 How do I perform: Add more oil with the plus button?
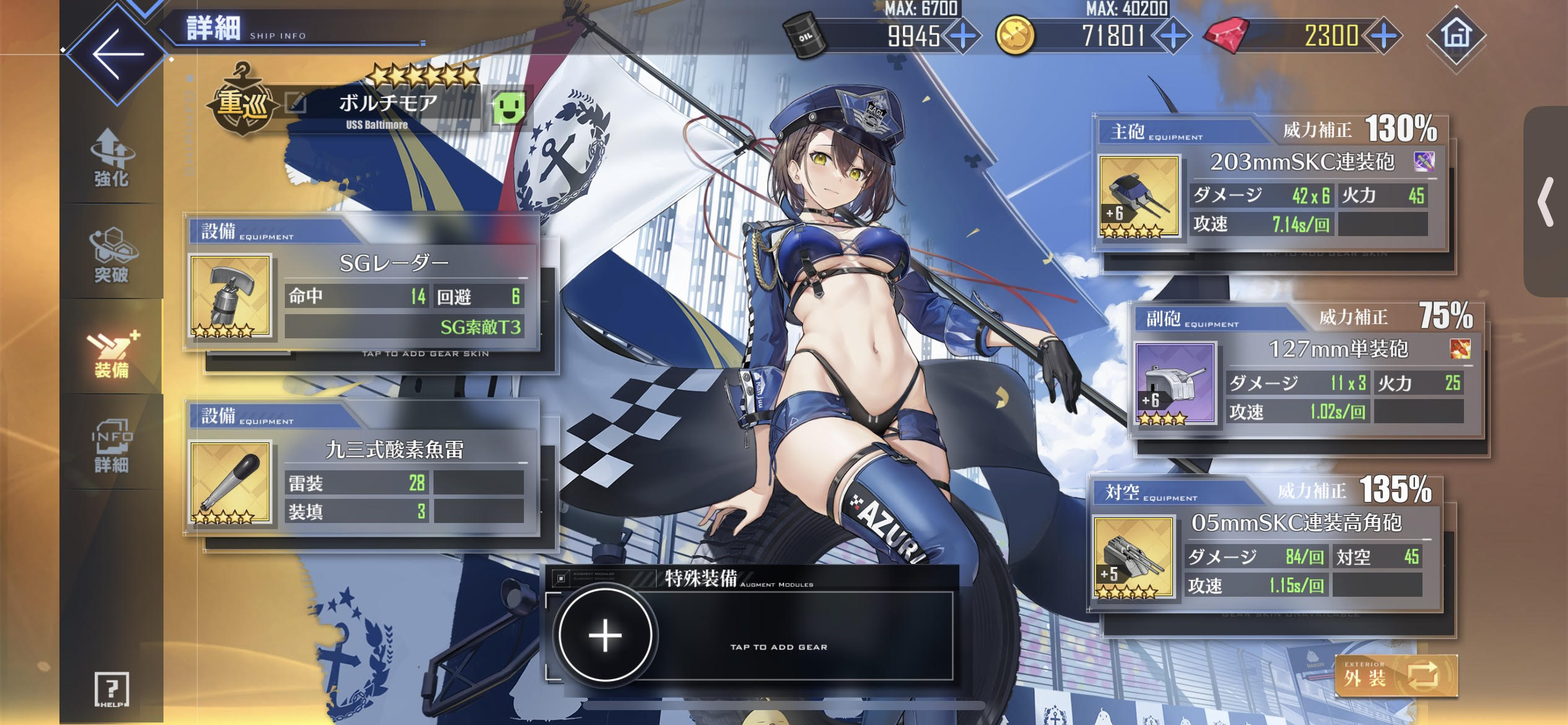click(x=962, y=36)
